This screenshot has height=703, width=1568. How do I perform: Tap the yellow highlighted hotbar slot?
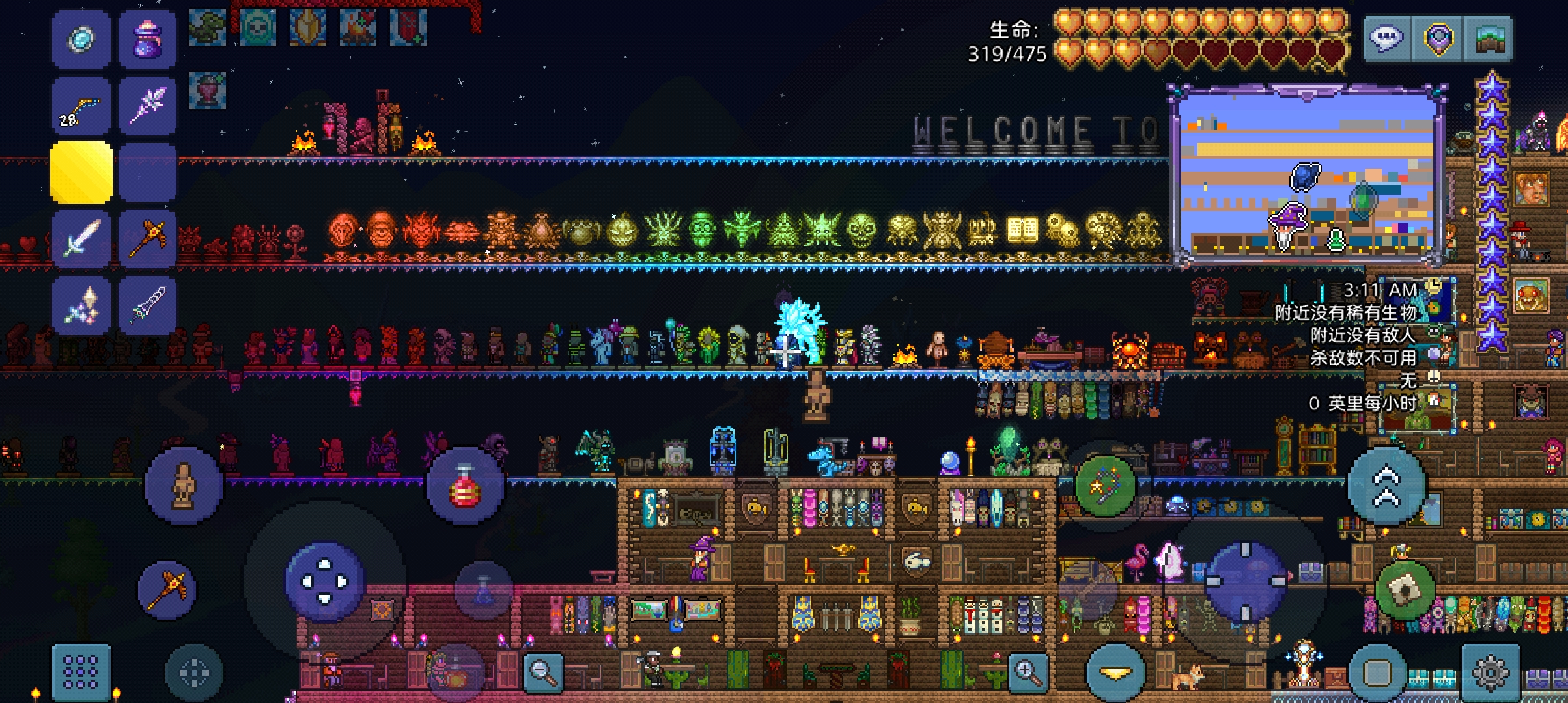(x=81, y=172)
